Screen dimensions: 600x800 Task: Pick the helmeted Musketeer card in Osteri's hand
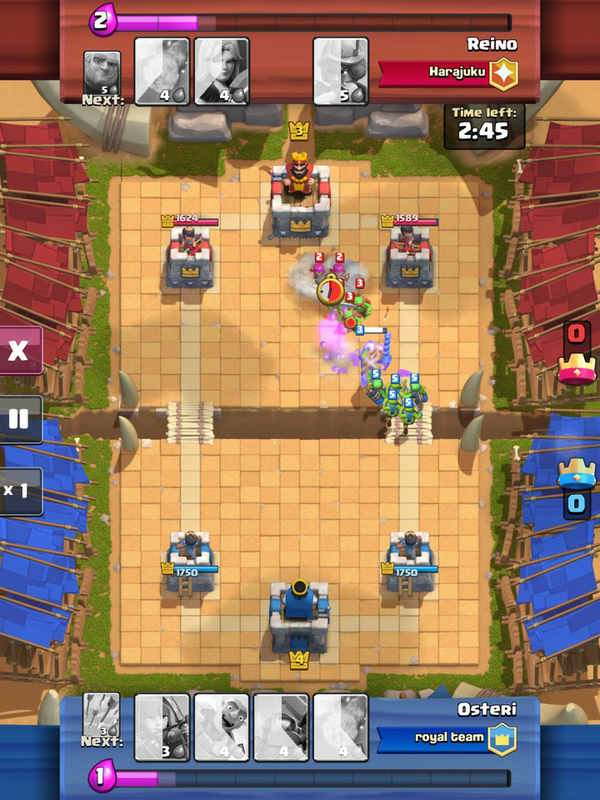pos(281,727)
